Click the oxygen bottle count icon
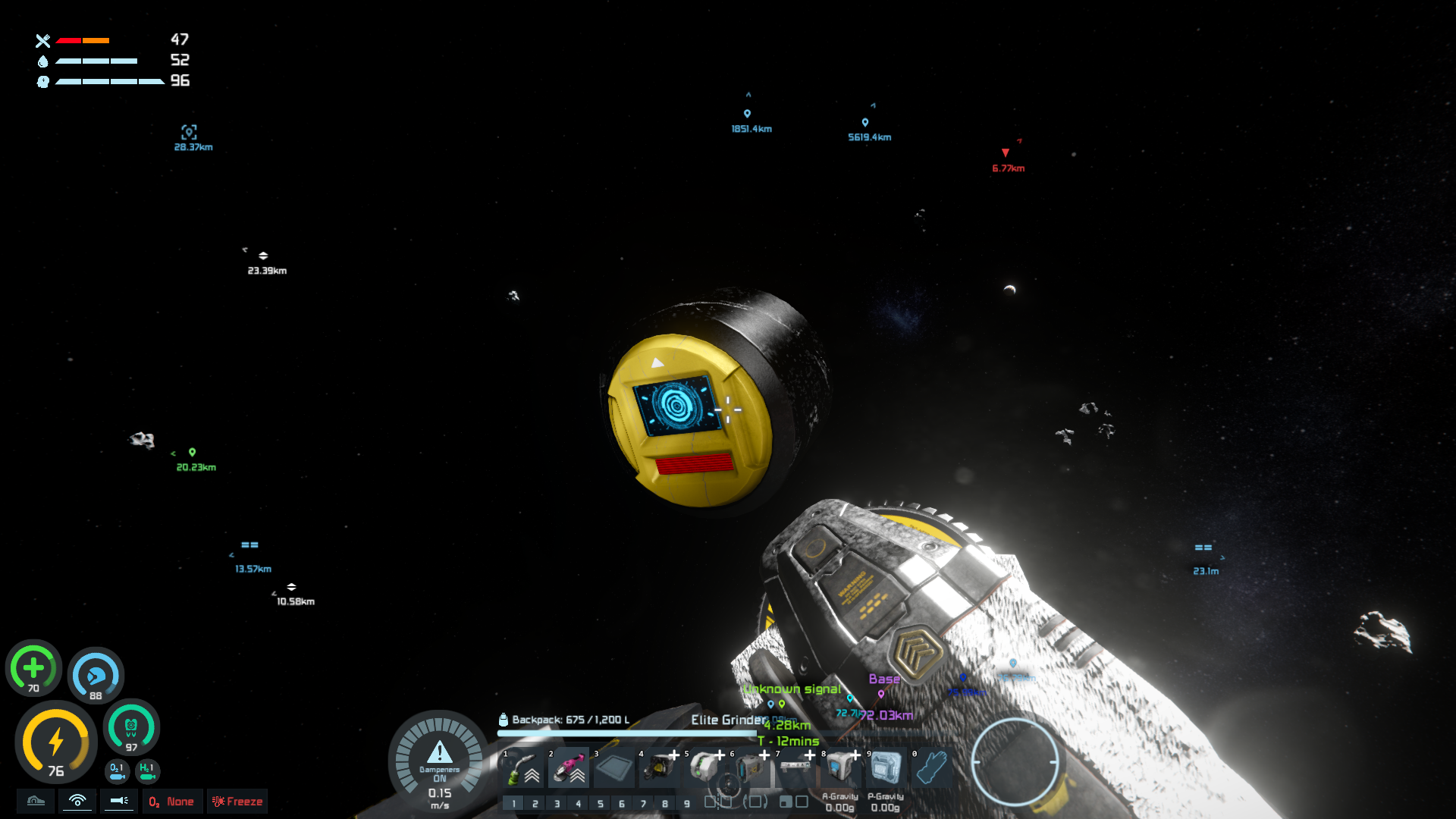The image size is (1456, 819). click(117, 770)
